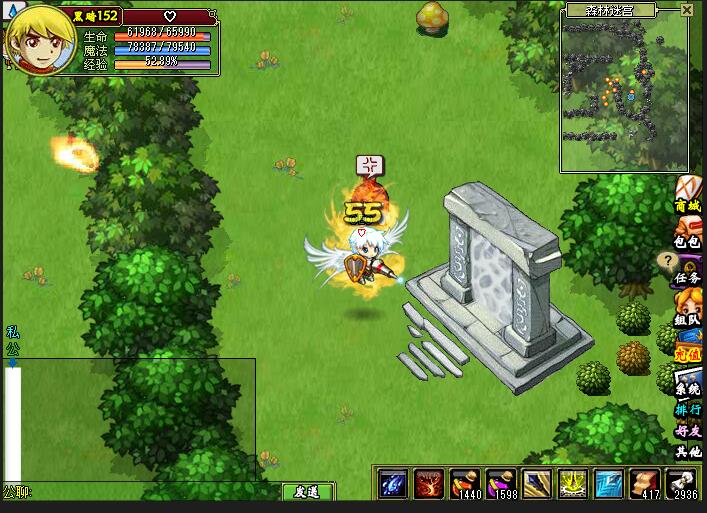Screen dimensions: 707x513
Task: Open the 其他 other options menu
Action: pyautogui.click(x=688, y=452)
